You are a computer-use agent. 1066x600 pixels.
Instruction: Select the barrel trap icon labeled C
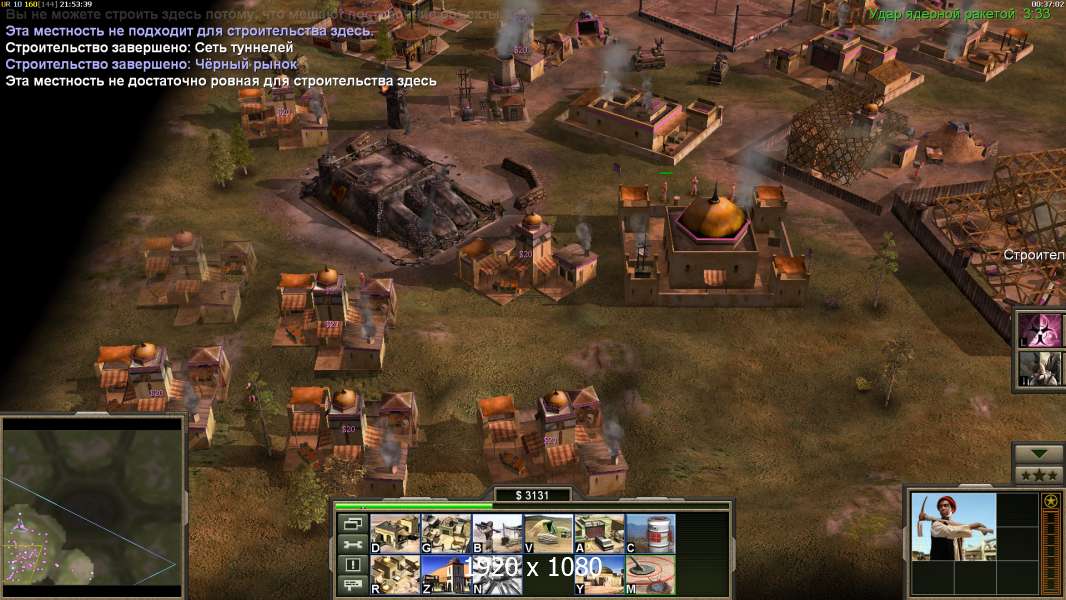(650, 533)
